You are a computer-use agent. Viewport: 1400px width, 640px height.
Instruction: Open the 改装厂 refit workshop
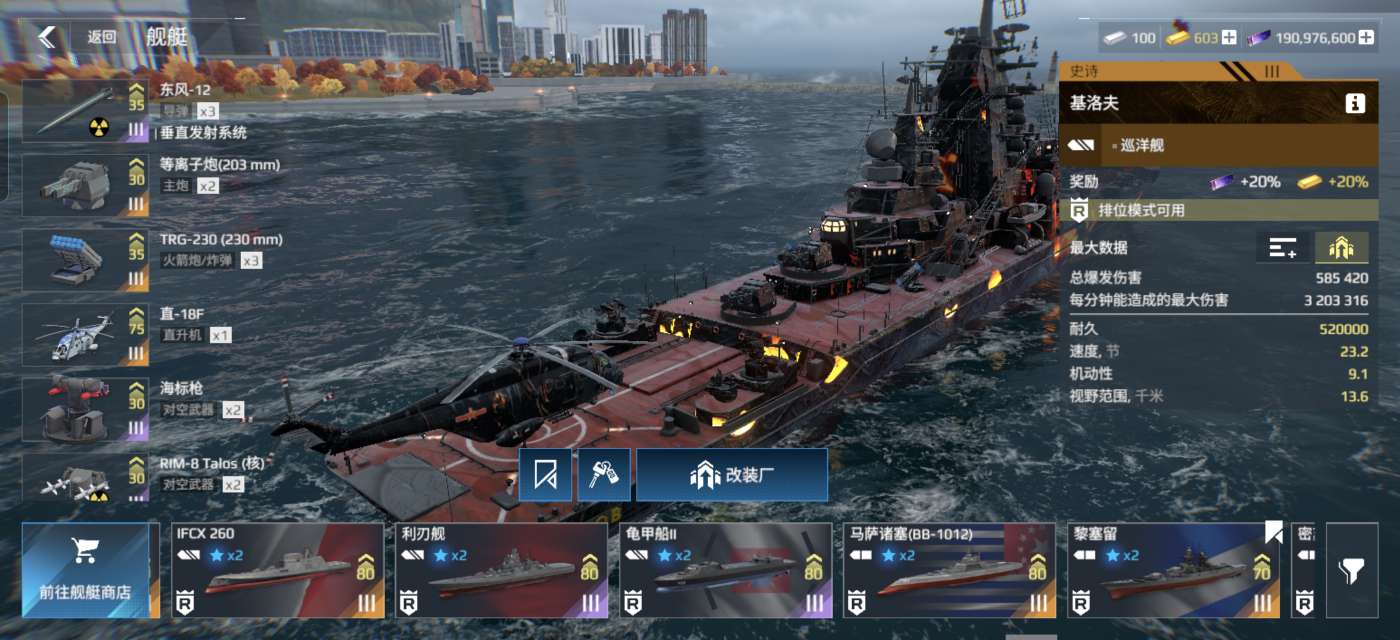coord(732,475)
